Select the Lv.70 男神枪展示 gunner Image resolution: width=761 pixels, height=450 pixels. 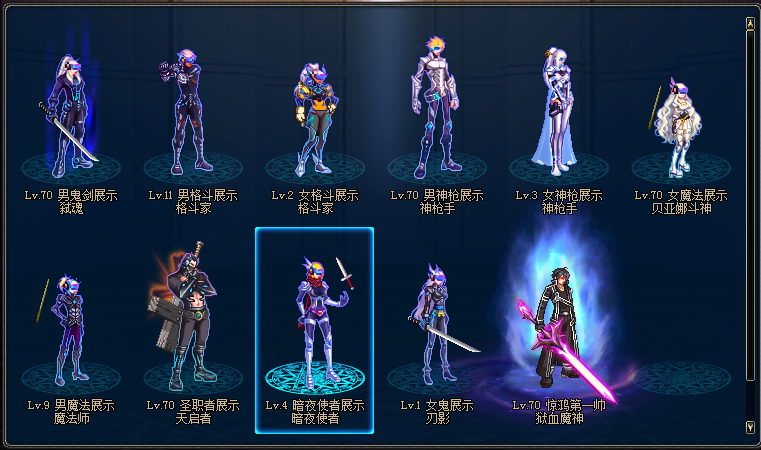pyautogui.click(x=436, y=110)
